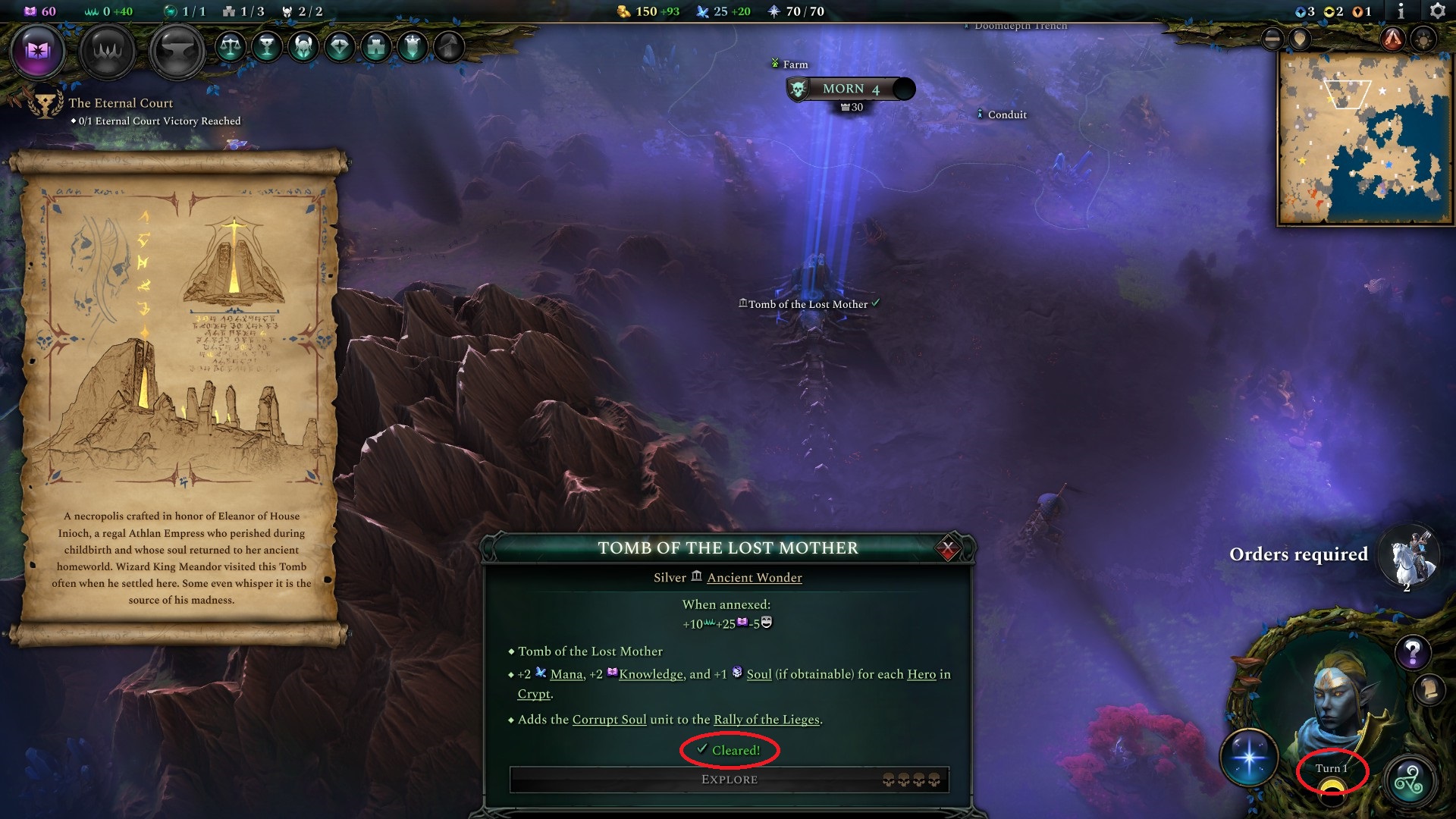This screenshot has width=1456, height=819.
Task: Toggle the red overlay icon near the minimap
Action: (1391, 39)
